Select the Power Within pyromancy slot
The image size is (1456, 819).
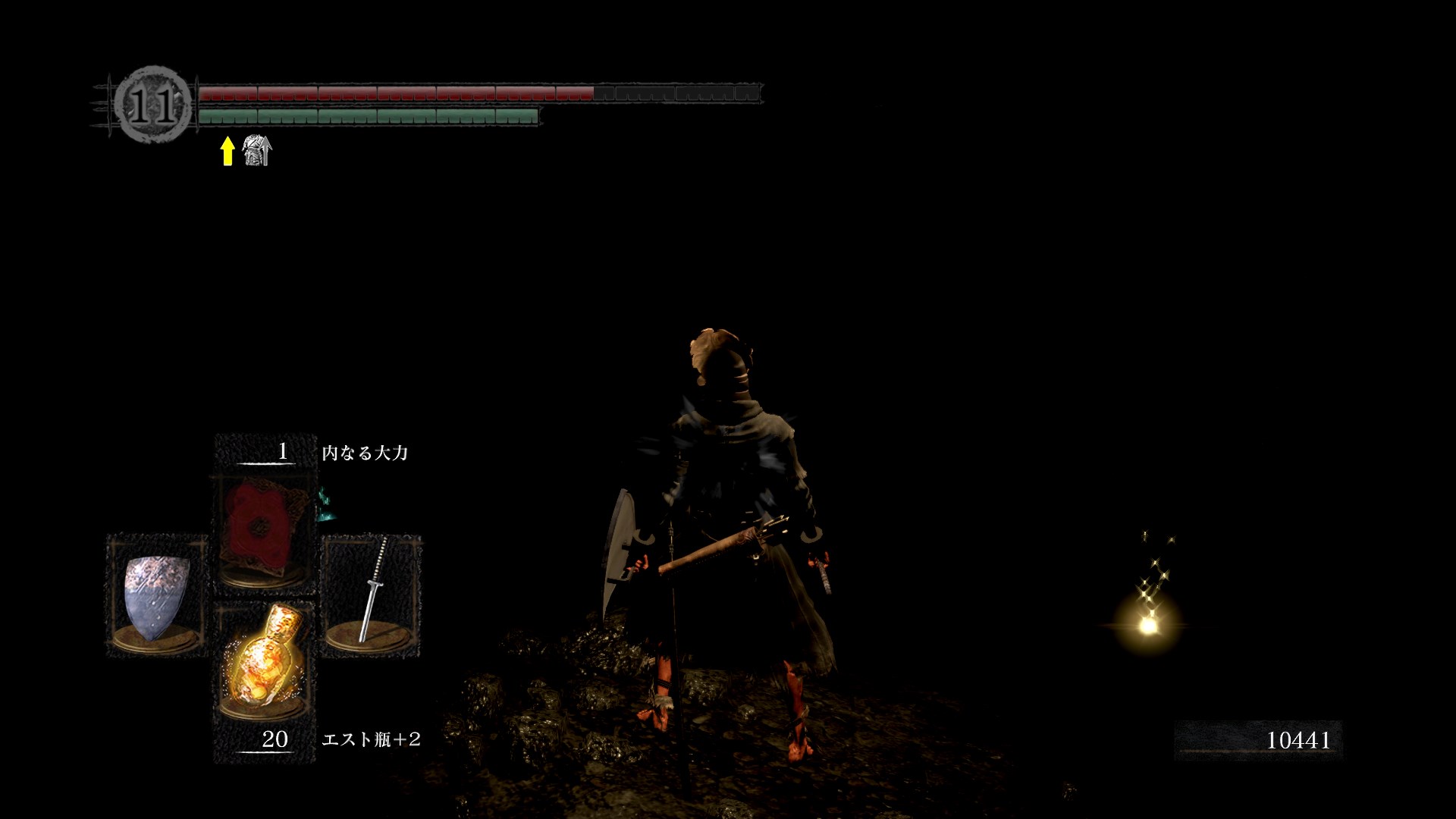(265, 531)
